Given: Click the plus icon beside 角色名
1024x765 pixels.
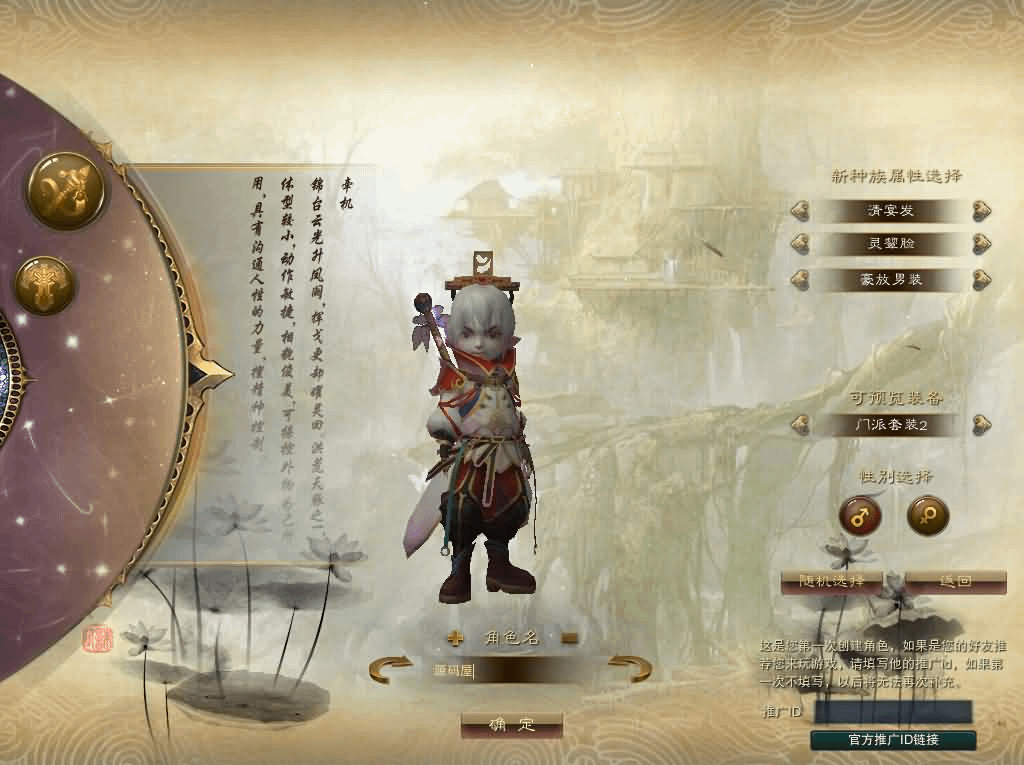Looking at the screenshot, I should point(456,638).
